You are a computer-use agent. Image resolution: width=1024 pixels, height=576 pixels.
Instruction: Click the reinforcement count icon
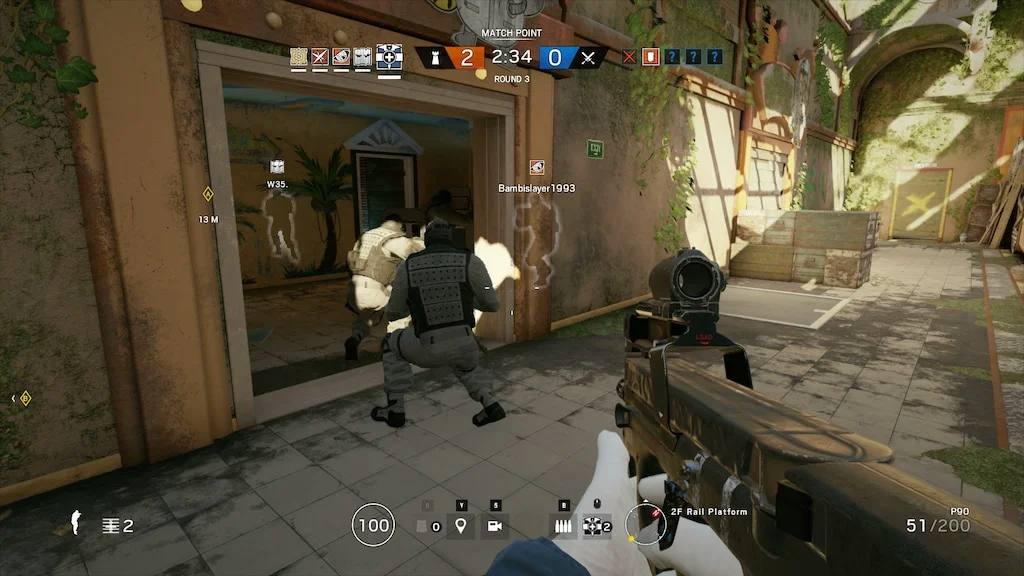click(109, 525)
